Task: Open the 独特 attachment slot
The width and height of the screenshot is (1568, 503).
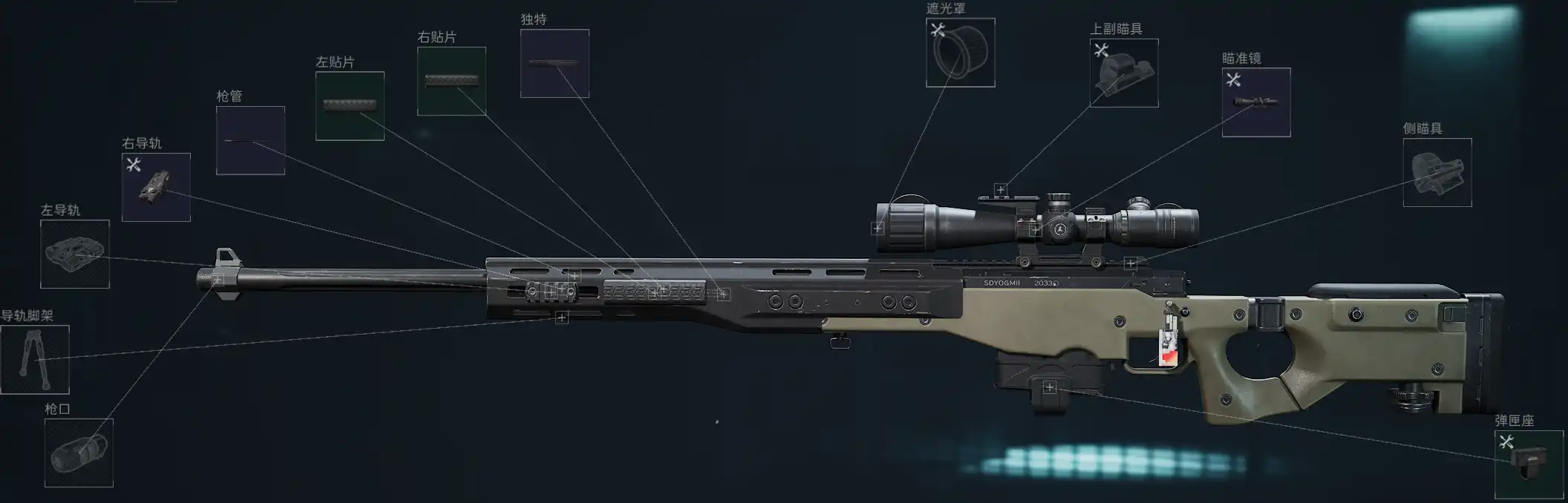Action: pos(555,63)
